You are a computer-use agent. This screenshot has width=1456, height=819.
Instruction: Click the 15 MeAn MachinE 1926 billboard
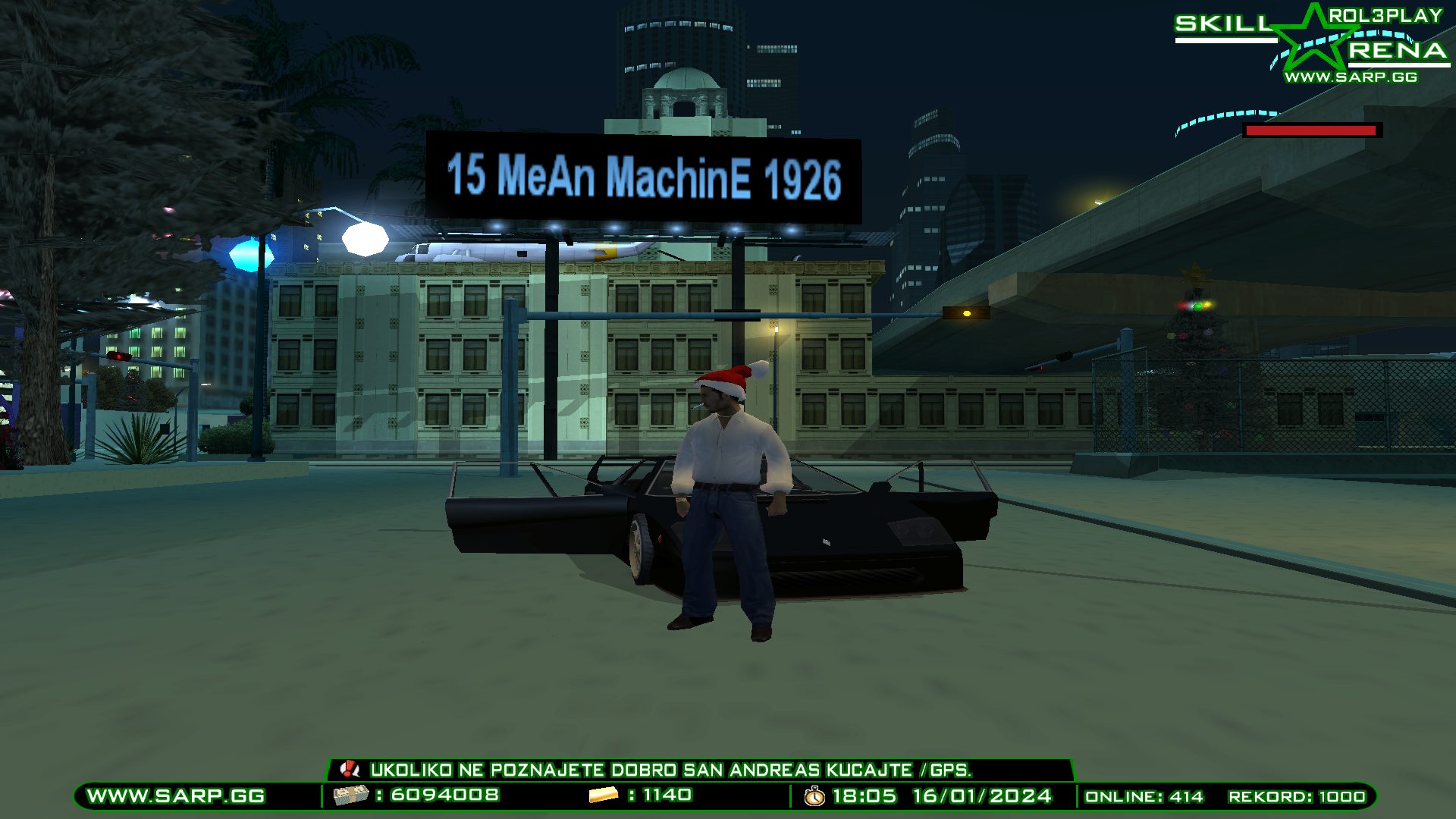pyautogui.click(x=643, y=178)
